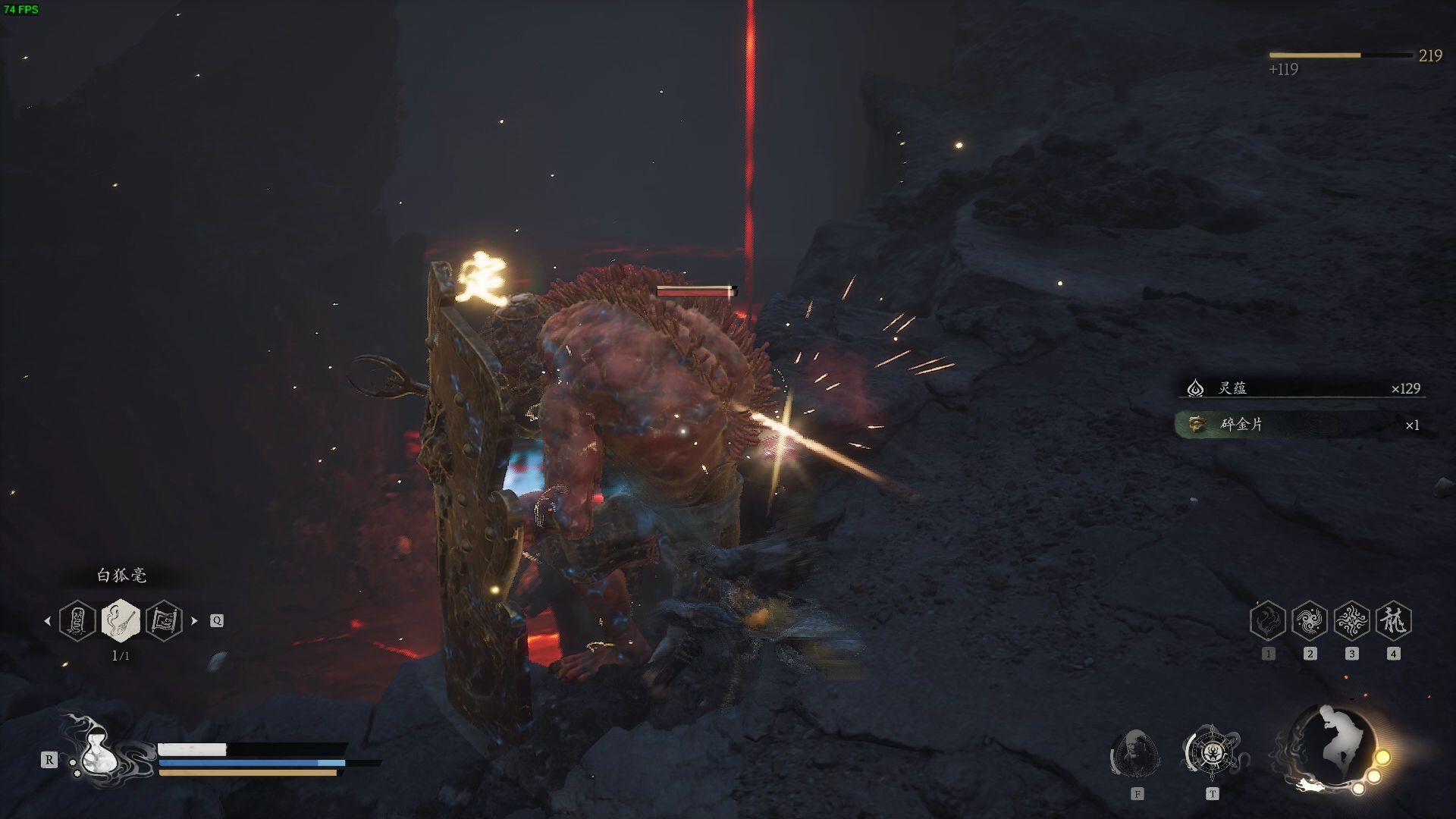Screen dimensions: 1456x819
Task: Activate the ornate wheel vessel icon
Action: tap(1211, 752)
